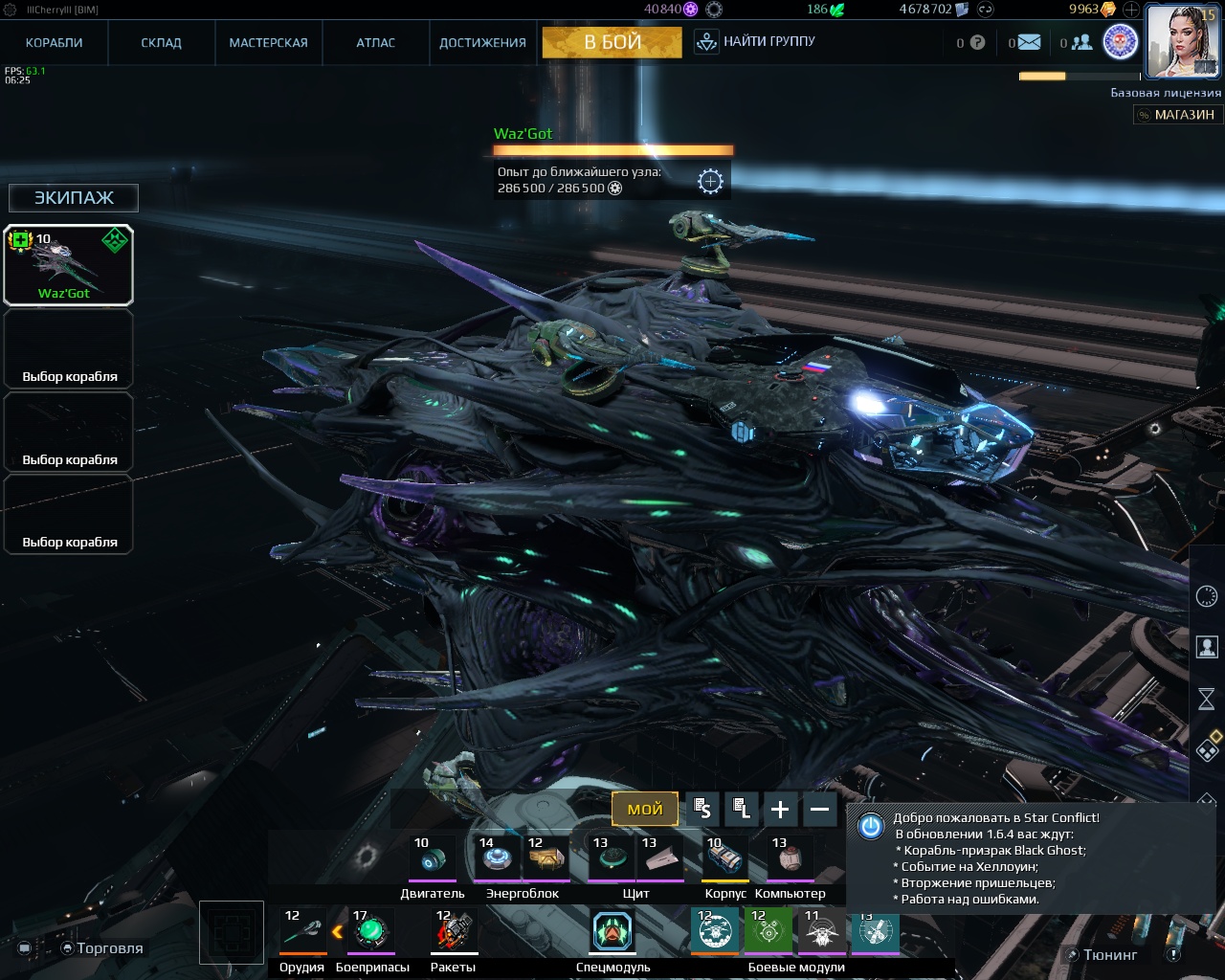Open the Достижения tab
This screenshot has height=980, width=1225.
tap(482, 43)
